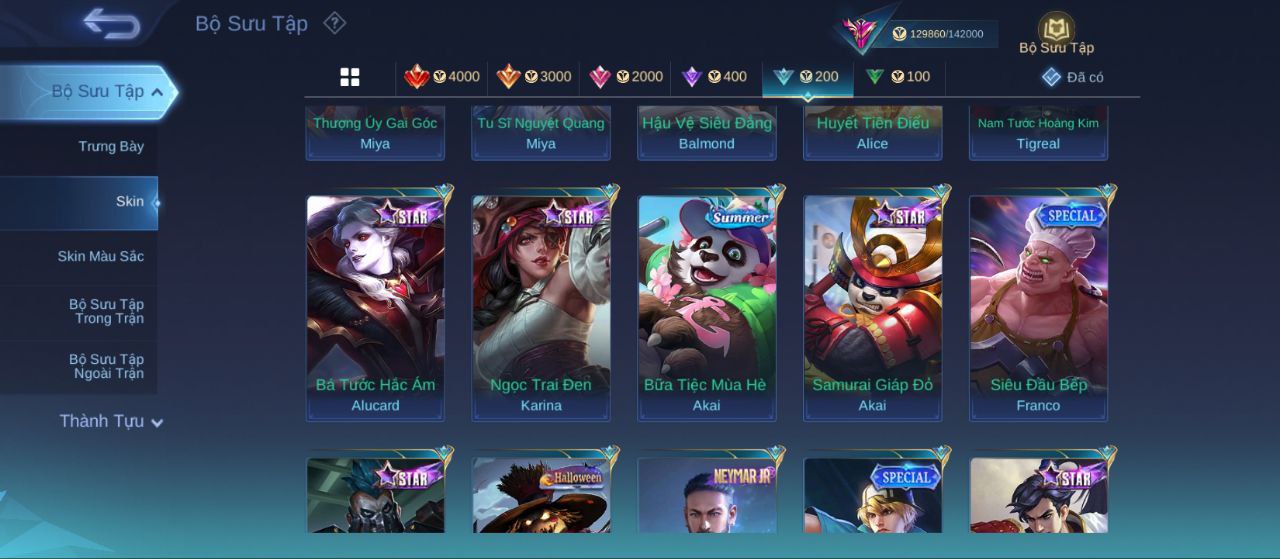This screenshot has width=1280, height=559.
Task: Select the 2000 points tier tab
Action: click(x=625, y=77)
